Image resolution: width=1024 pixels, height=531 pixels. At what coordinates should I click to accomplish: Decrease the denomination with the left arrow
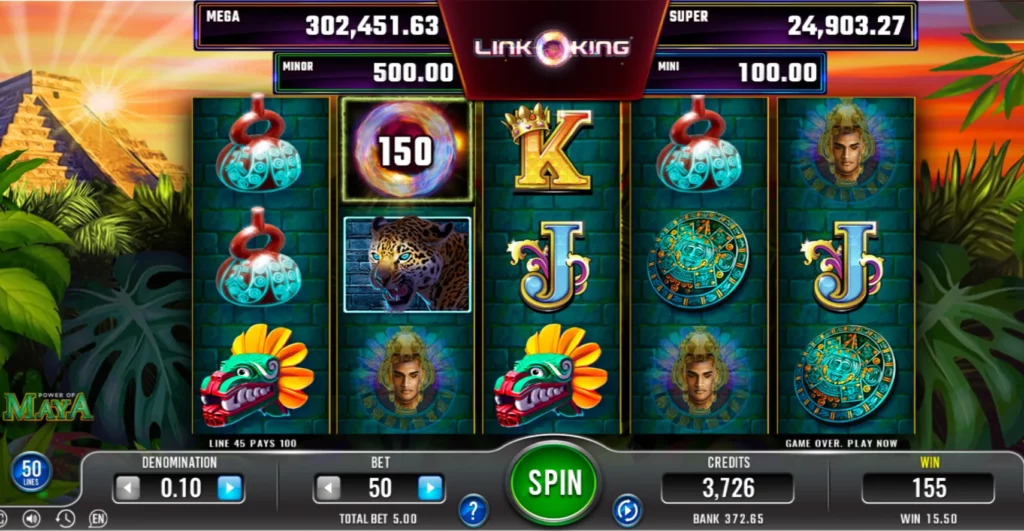[x=127, y=488]
